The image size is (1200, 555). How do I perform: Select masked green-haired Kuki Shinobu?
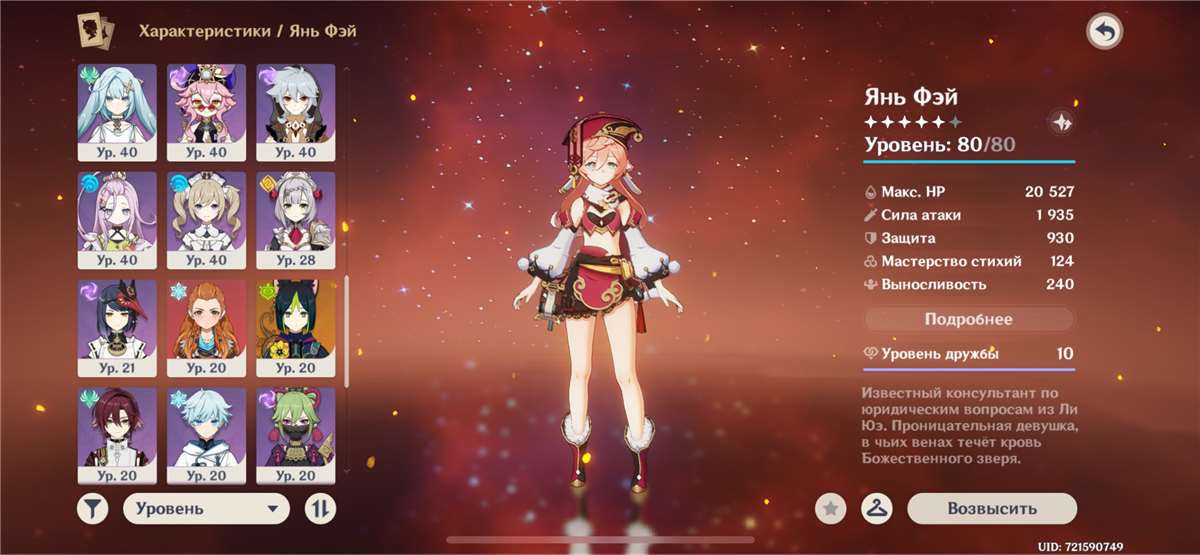295,428
